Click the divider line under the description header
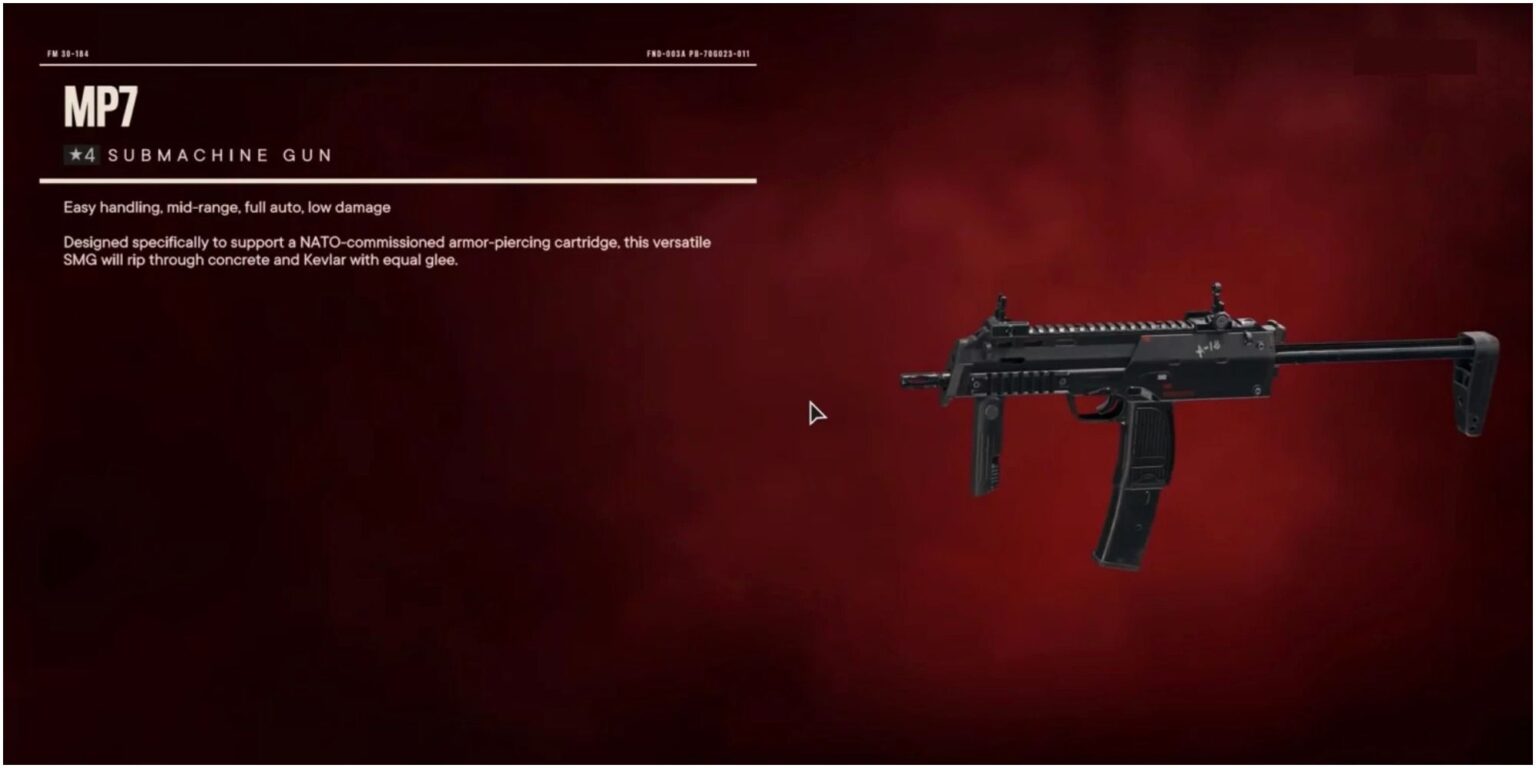Viewport: 1536px width, 768px height. pos(400,180)
